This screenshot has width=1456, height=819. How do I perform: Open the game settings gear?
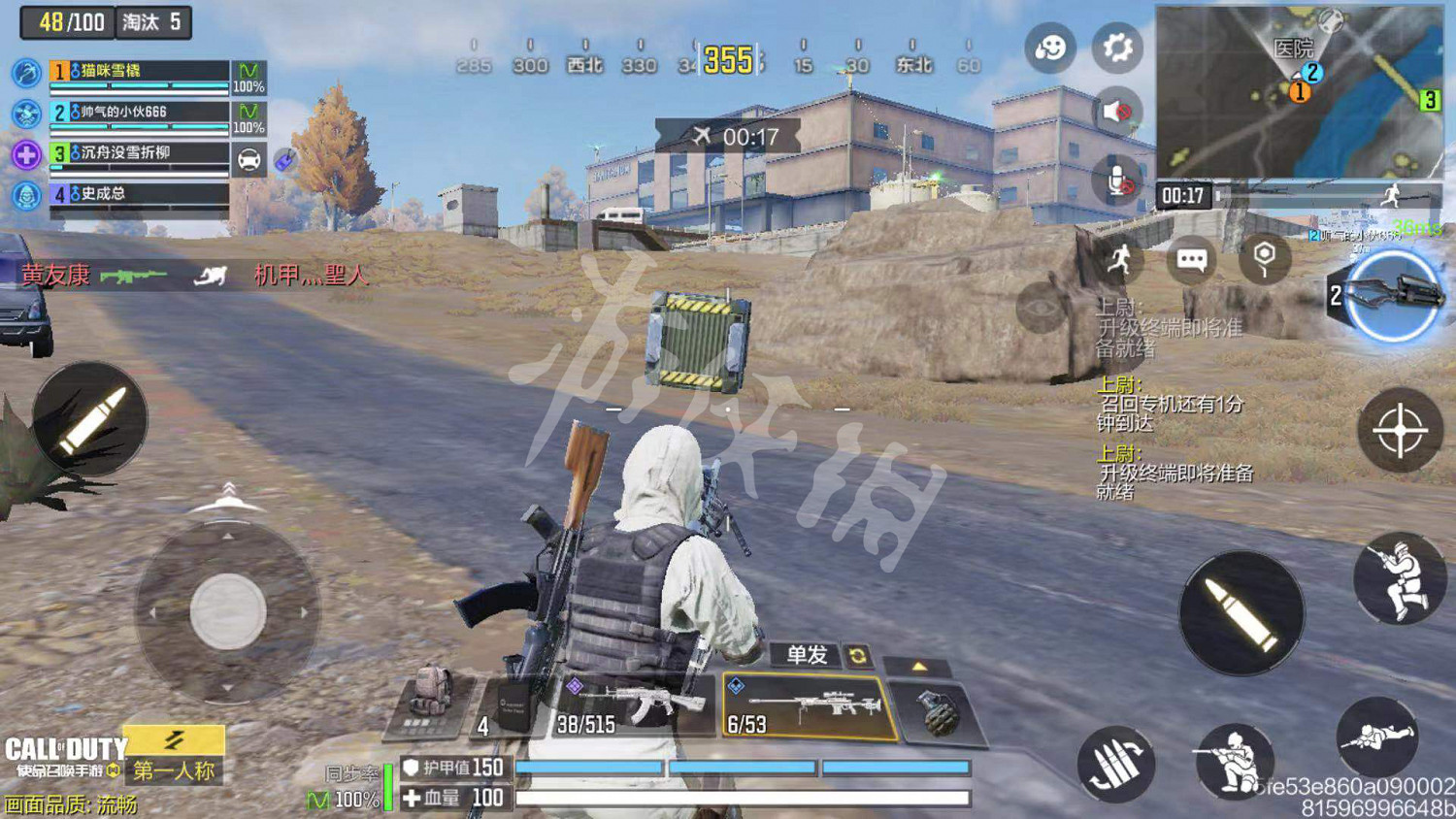pyautogui.click(x=1117, y=47)
